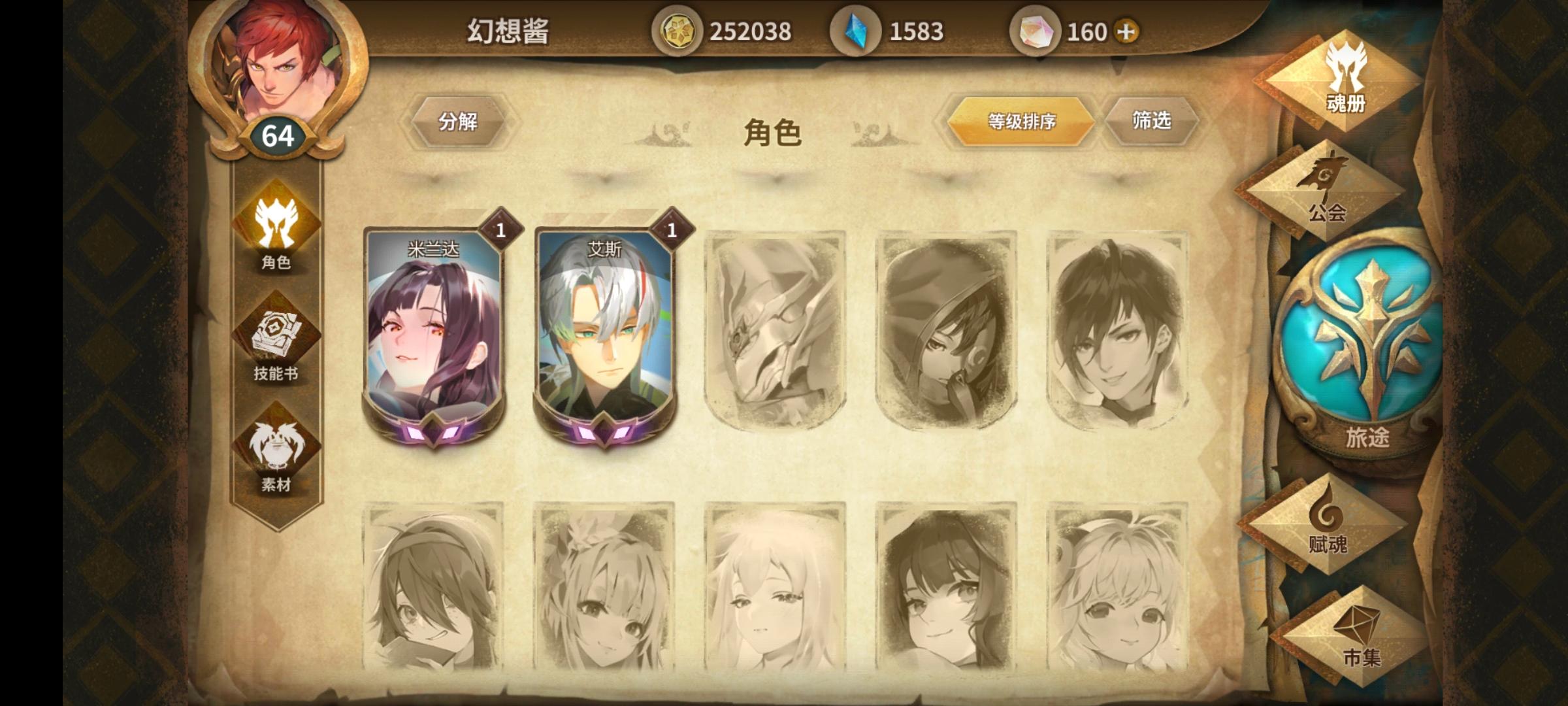
Task: Switch to the 技能书 skill book tab
Action: pyautogui.click(x=277, y=333)
